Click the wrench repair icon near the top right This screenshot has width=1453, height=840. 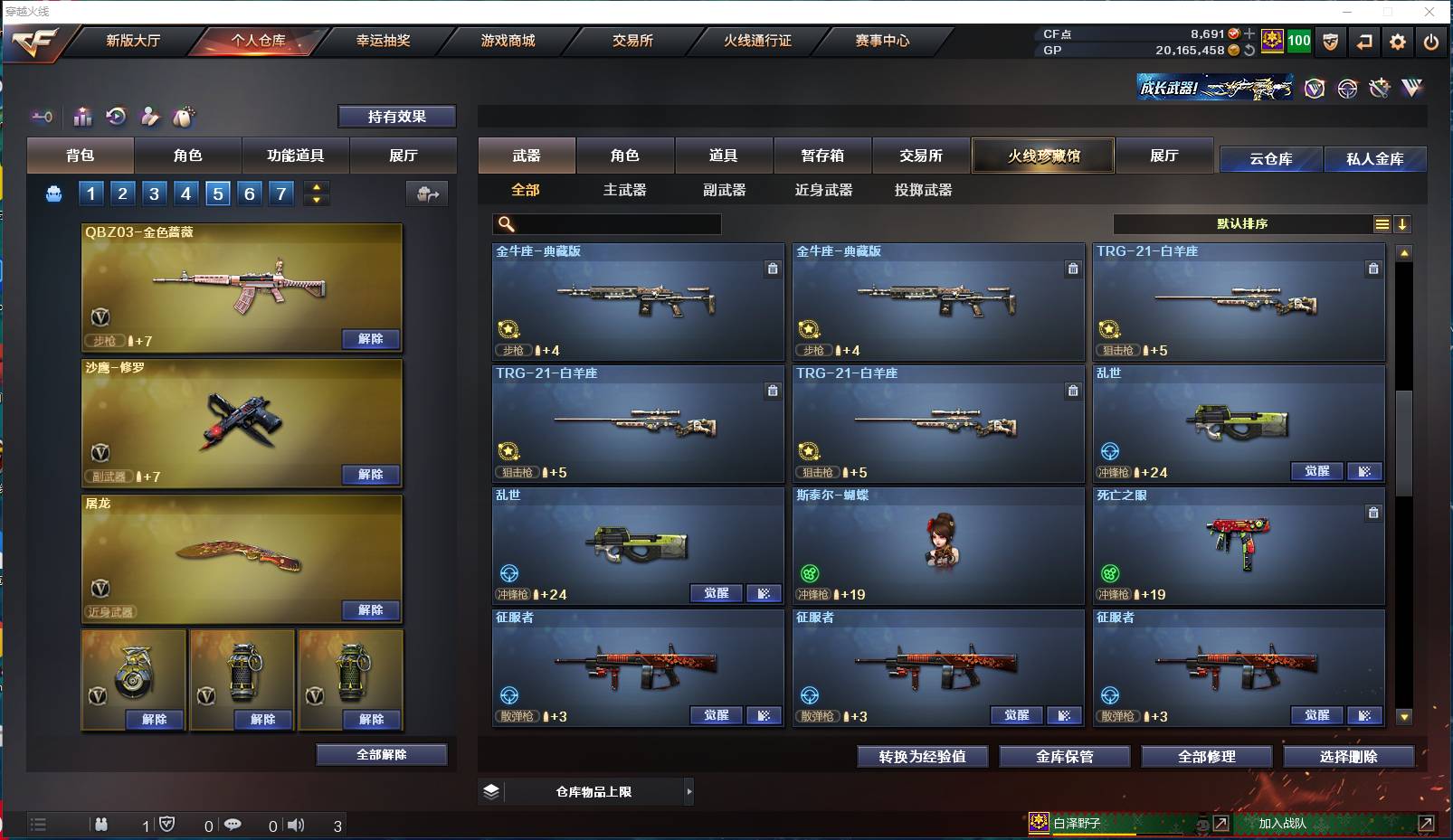pos(1380,89)
